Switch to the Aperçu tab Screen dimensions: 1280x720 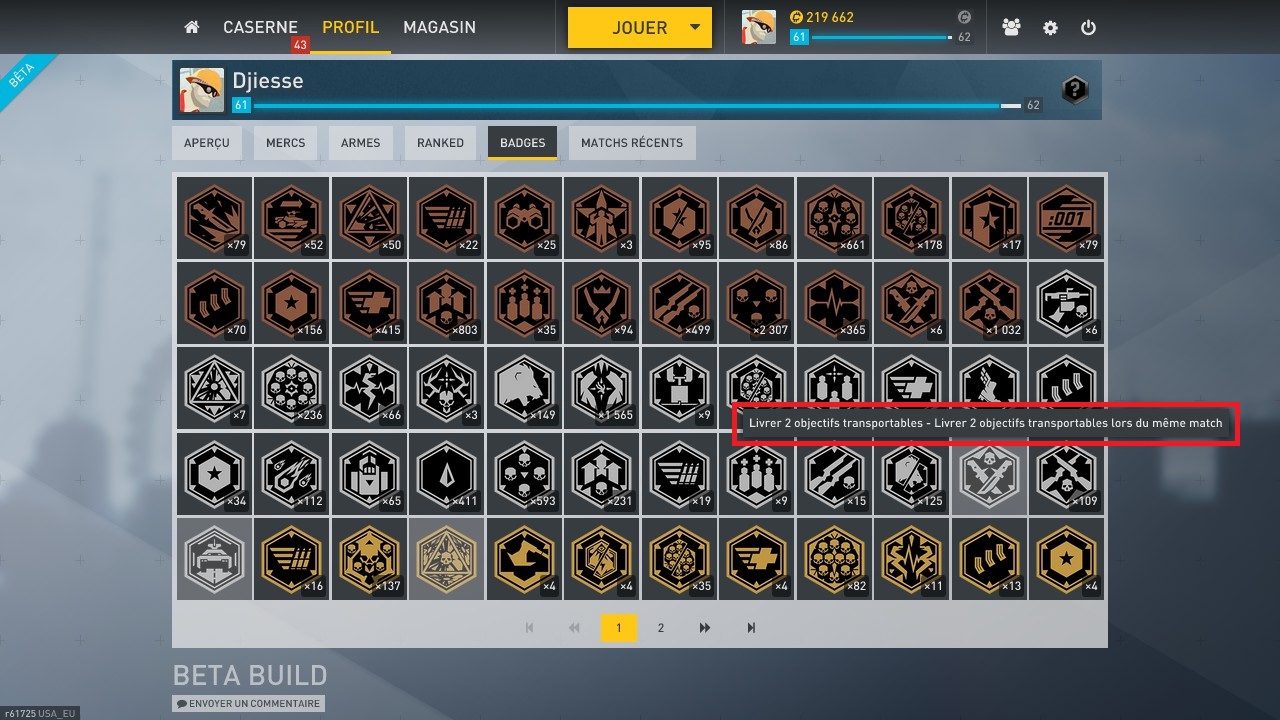coord(207,143)
